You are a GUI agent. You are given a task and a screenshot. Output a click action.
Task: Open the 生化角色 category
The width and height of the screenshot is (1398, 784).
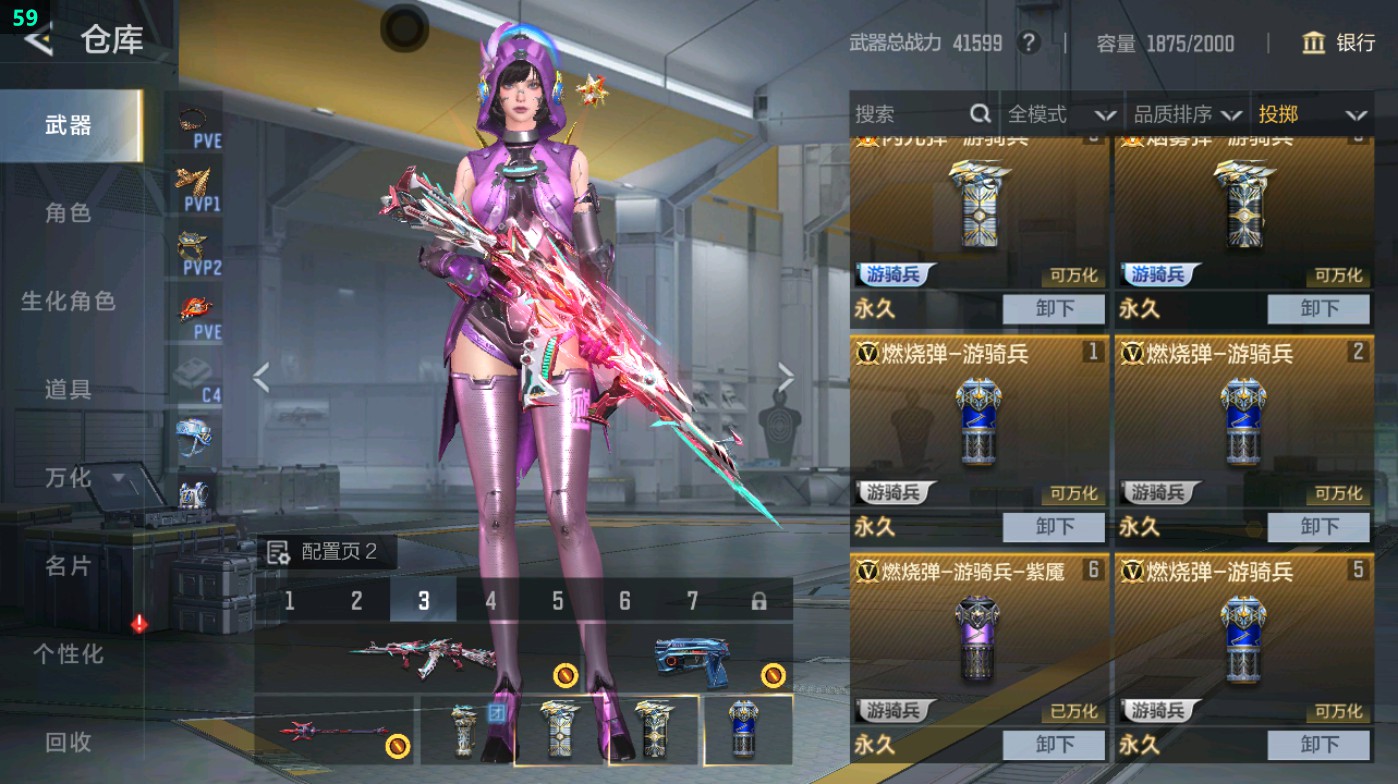point(68,301)
